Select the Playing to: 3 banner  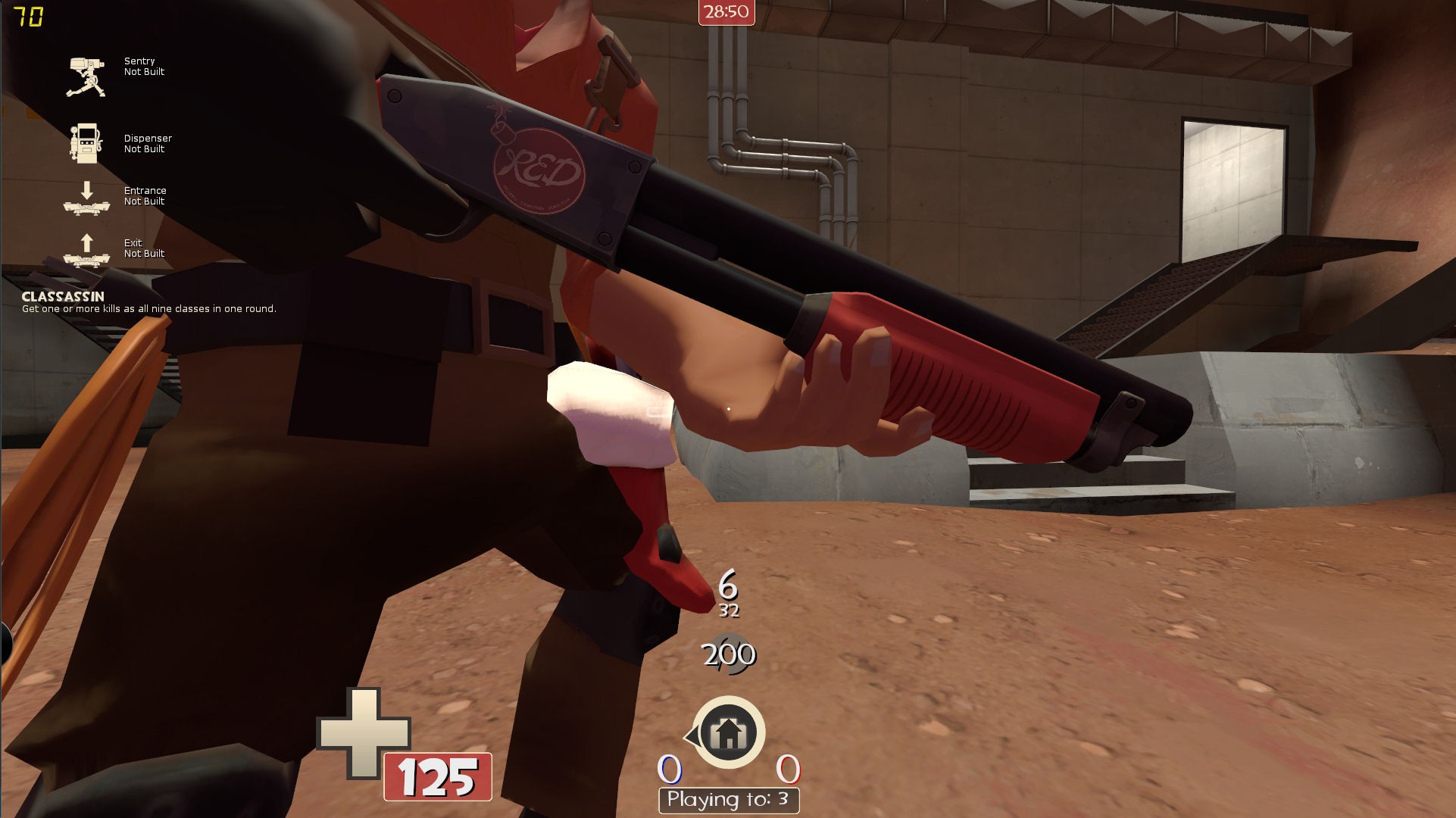[728, 798]
